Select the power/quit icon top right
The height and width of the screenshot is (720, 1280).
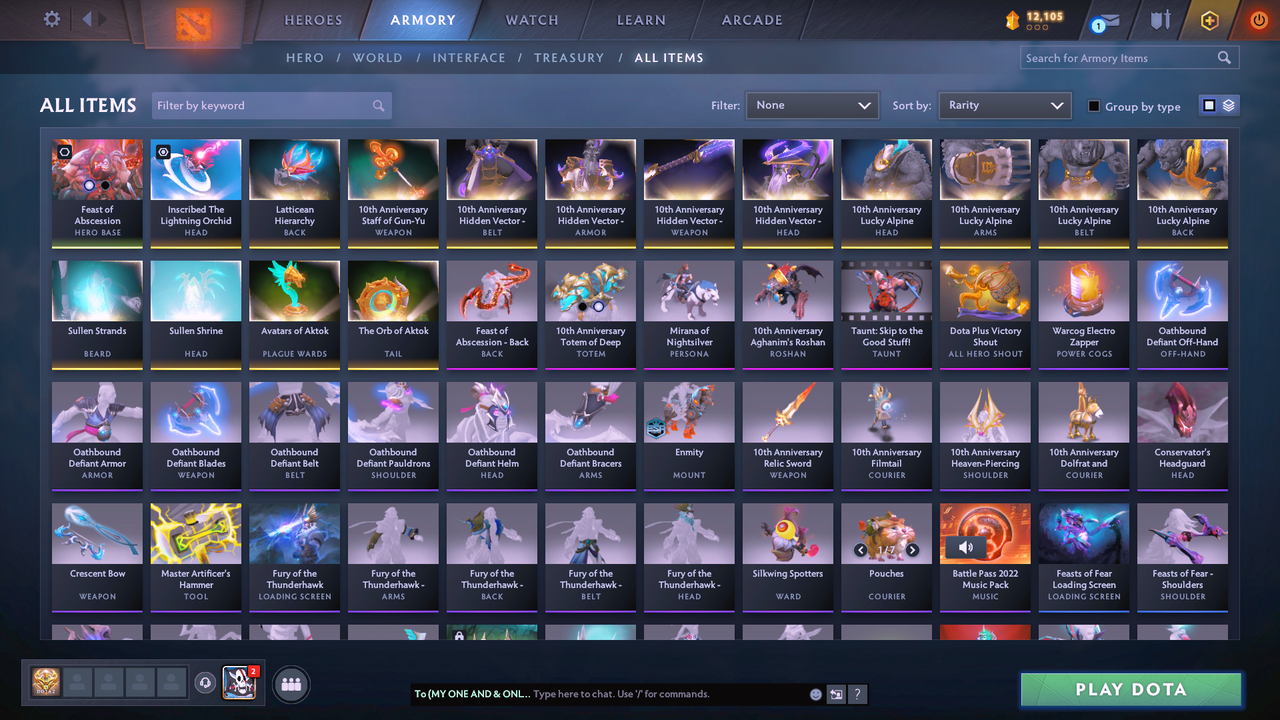click(1258, 19)
